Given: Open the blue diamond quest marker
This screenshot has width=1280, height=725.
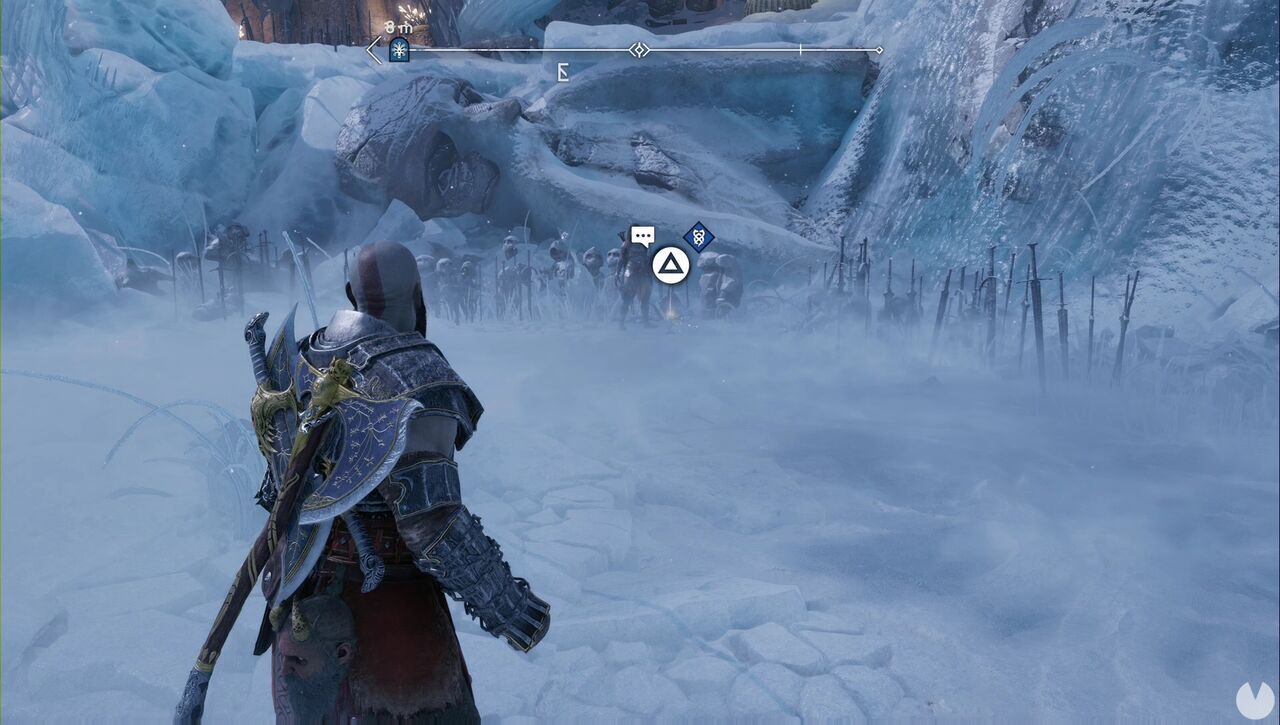Looking at the screenshot, I should click(x=697, y=235).
